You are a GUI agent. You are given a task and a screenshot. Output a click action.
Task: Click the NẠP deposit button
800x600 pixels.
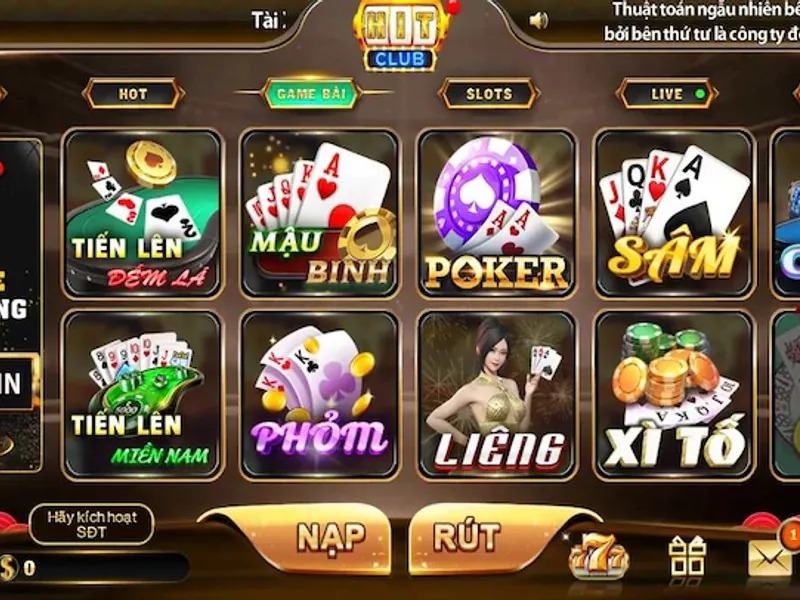(x=330, y=538)
